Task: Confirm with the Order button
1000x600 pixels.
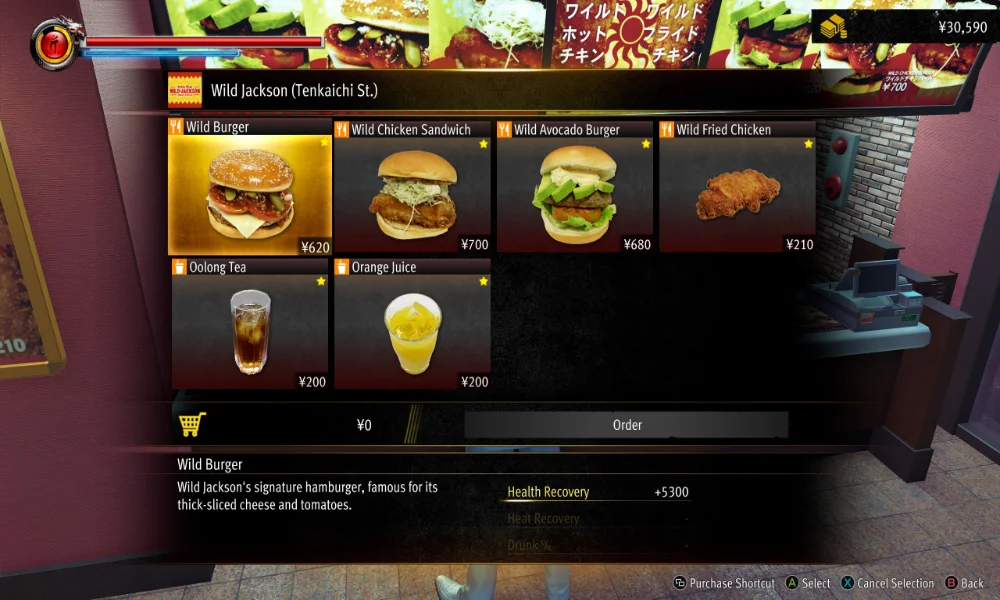Action: (626, 425)
